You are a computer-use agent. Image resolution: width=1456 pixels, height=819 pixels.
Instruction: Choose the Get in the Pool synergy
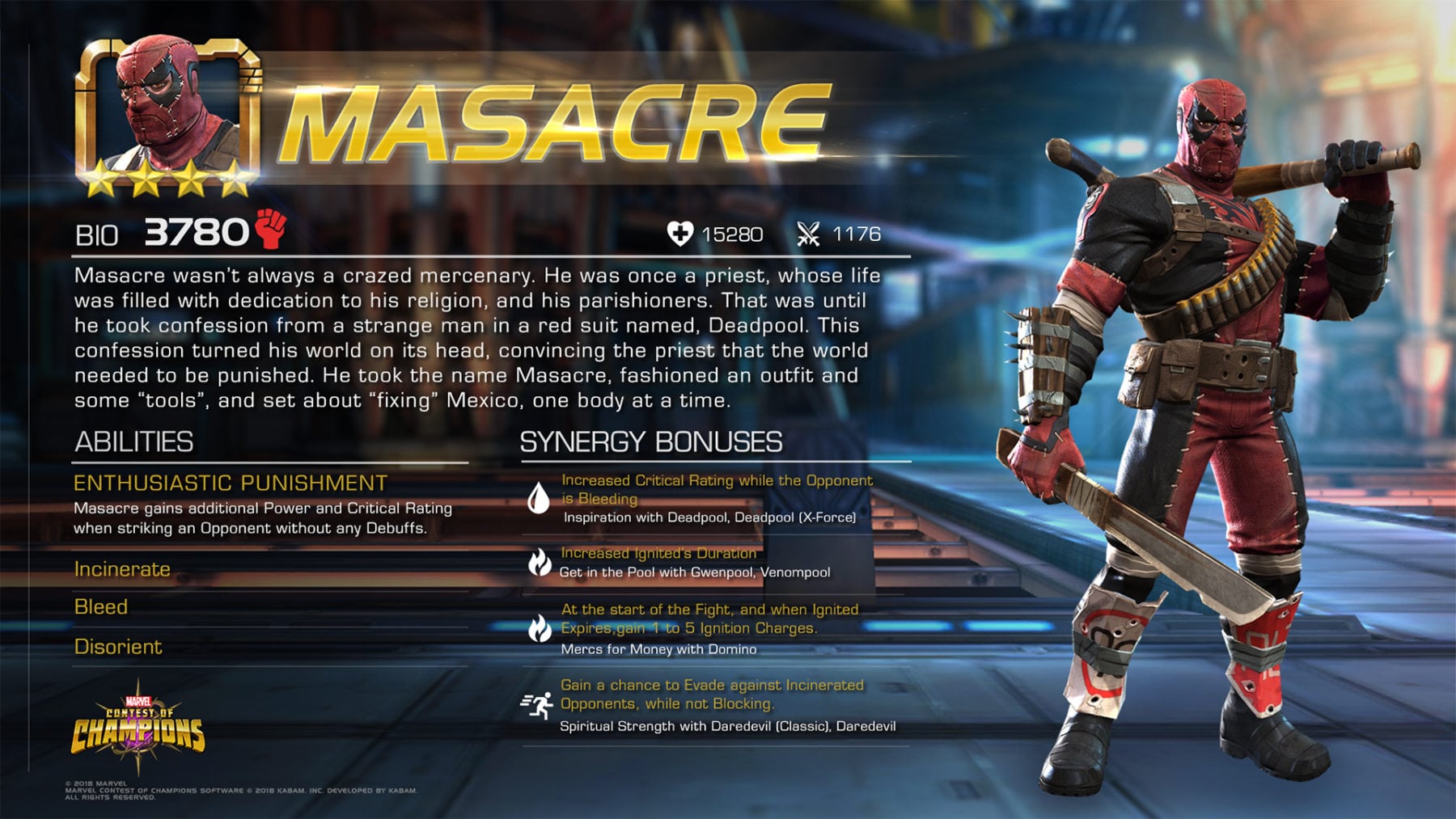click(x=695, y=572)
